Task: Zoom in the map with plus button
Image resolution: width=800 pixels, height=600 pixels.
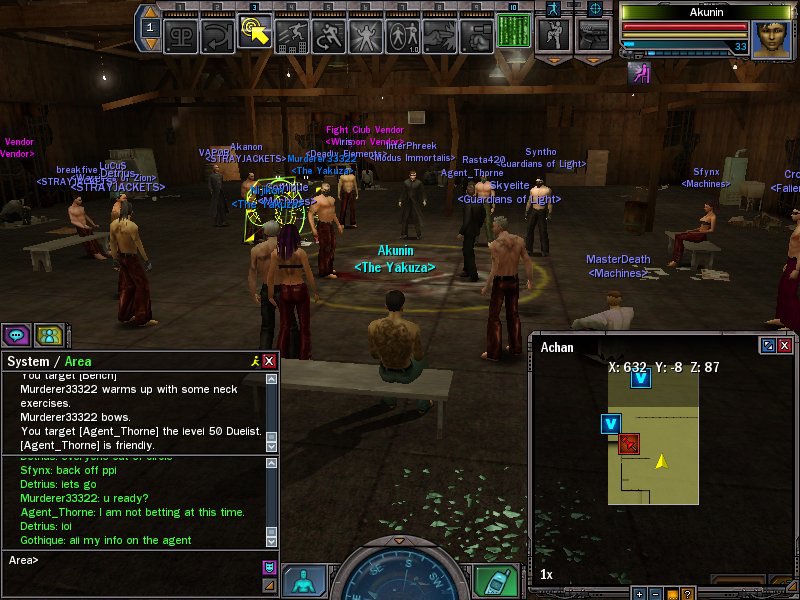Action: click(640, 593)
